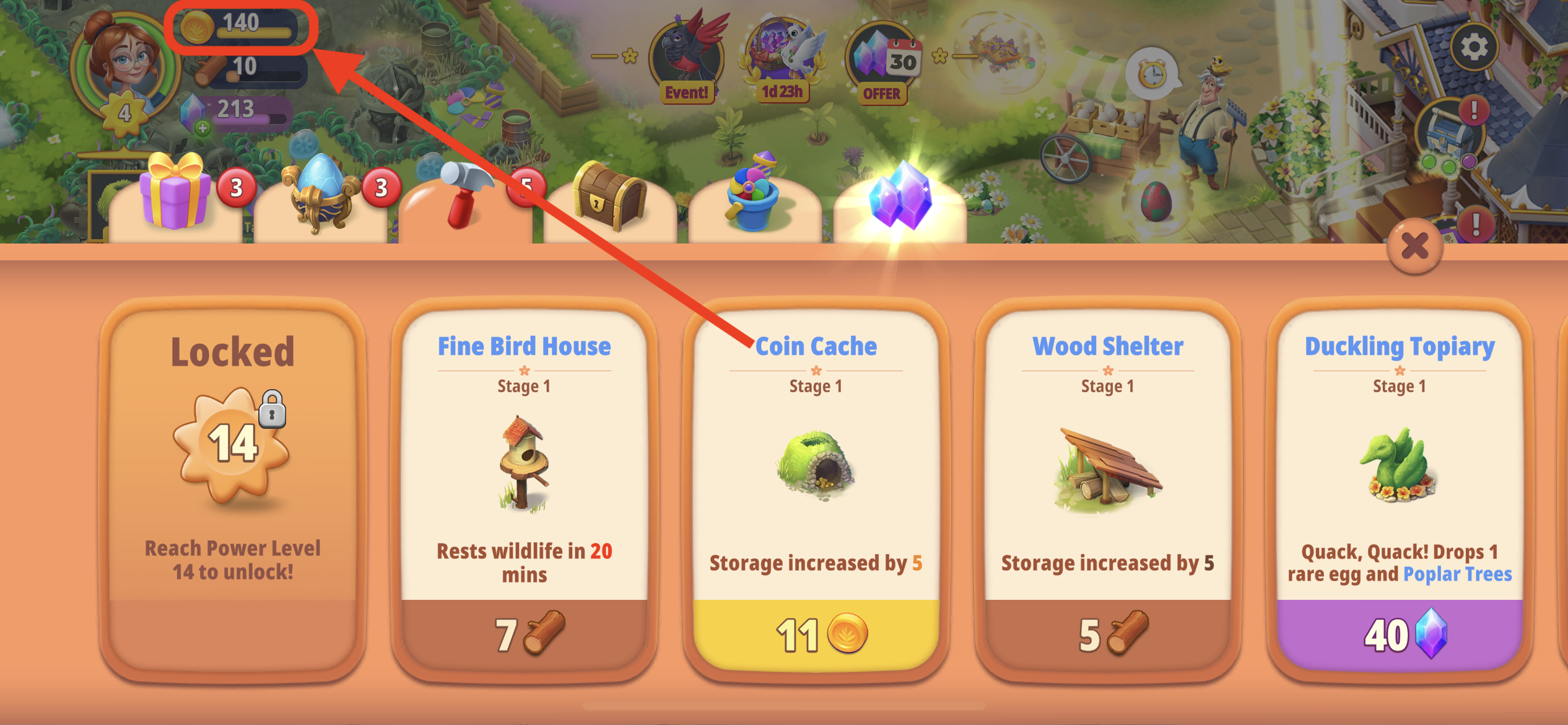1568x725 pixels.
Task: Open the player avatar profile
Action: pyautogui.click(x=124, y=62)
